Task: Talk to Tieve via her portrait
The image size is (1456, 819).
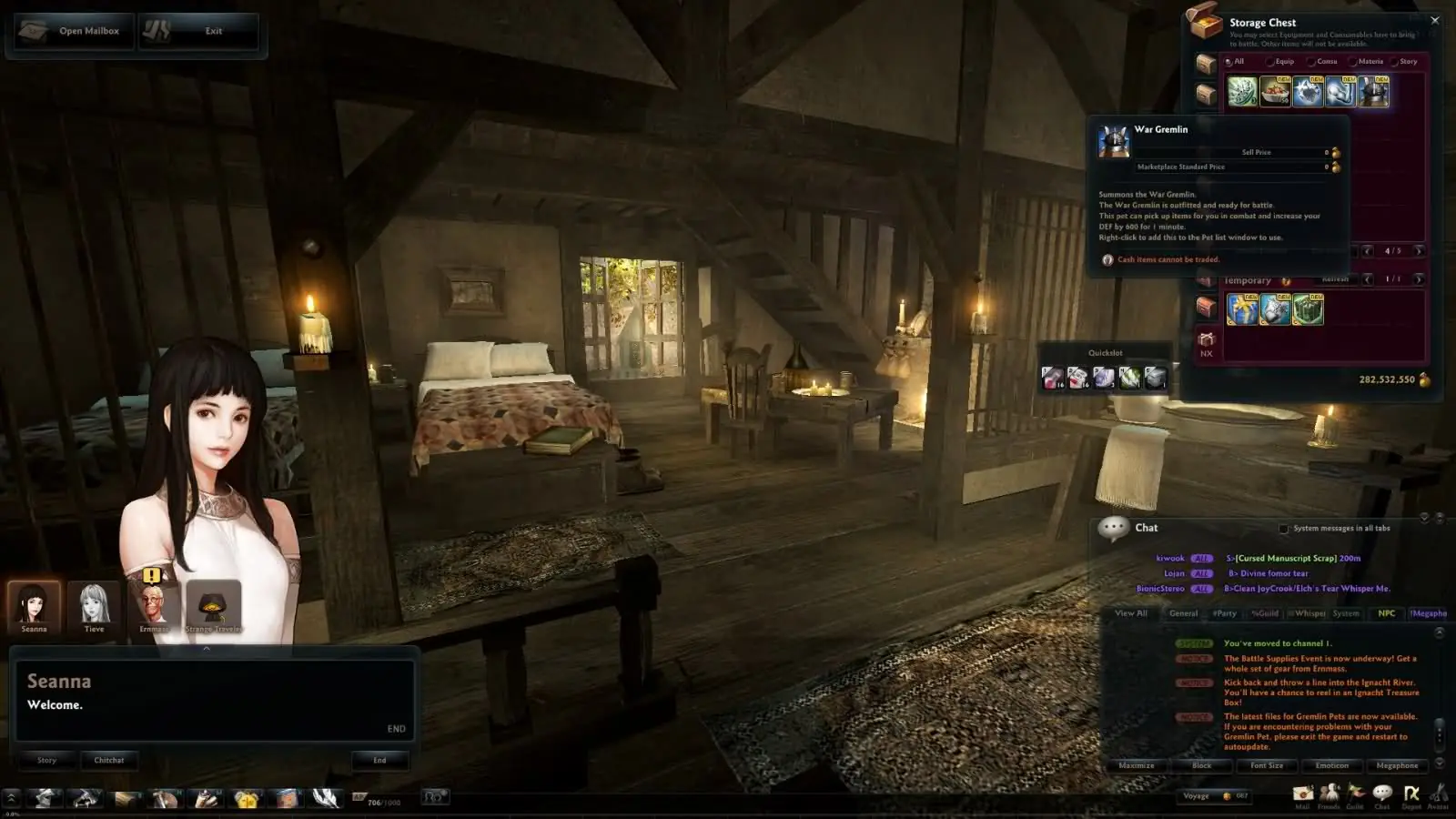Action: [x=94, y=604]
